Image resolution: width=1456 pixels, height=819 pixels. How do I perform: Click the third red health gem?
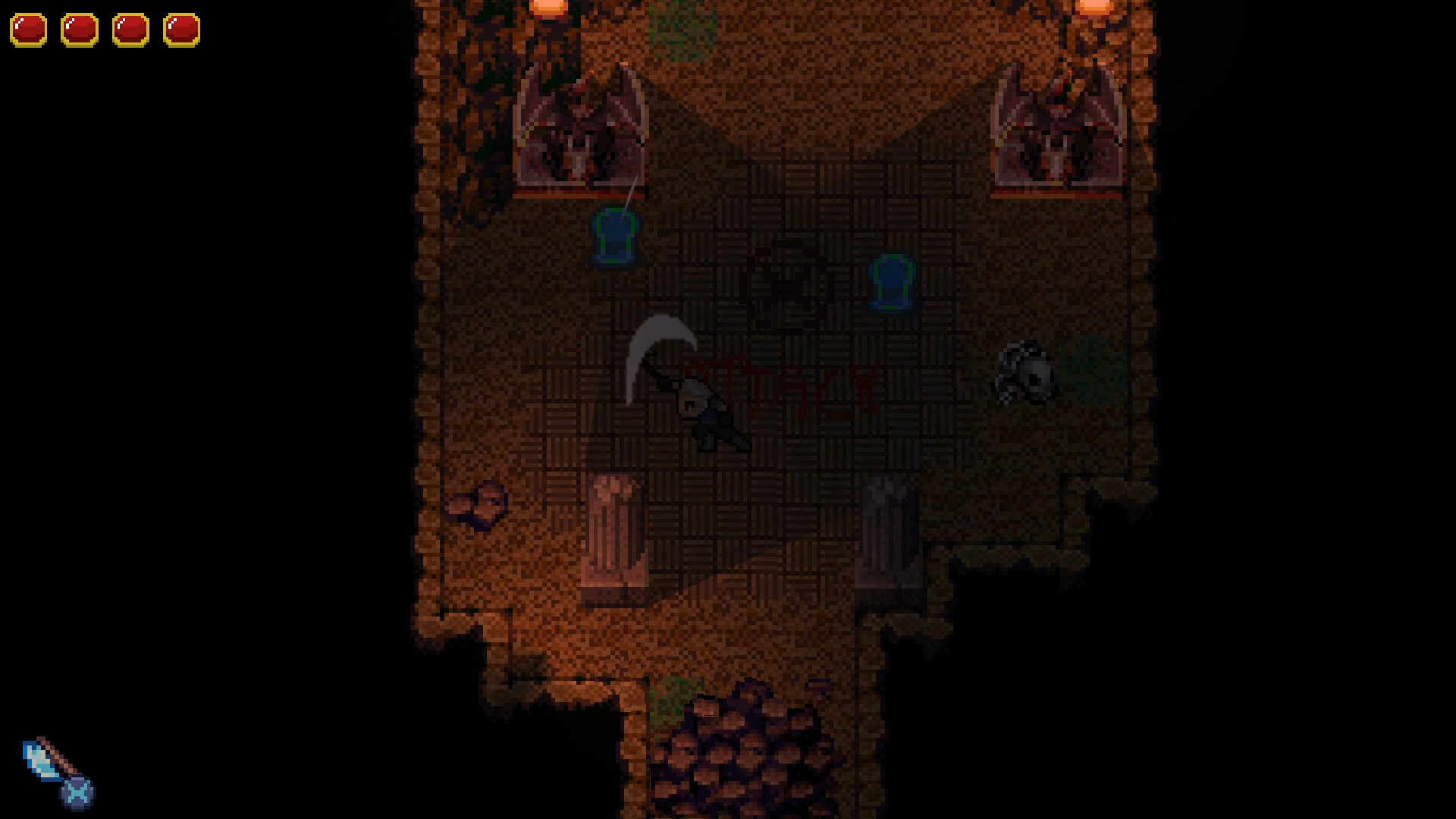pos(130,30)
